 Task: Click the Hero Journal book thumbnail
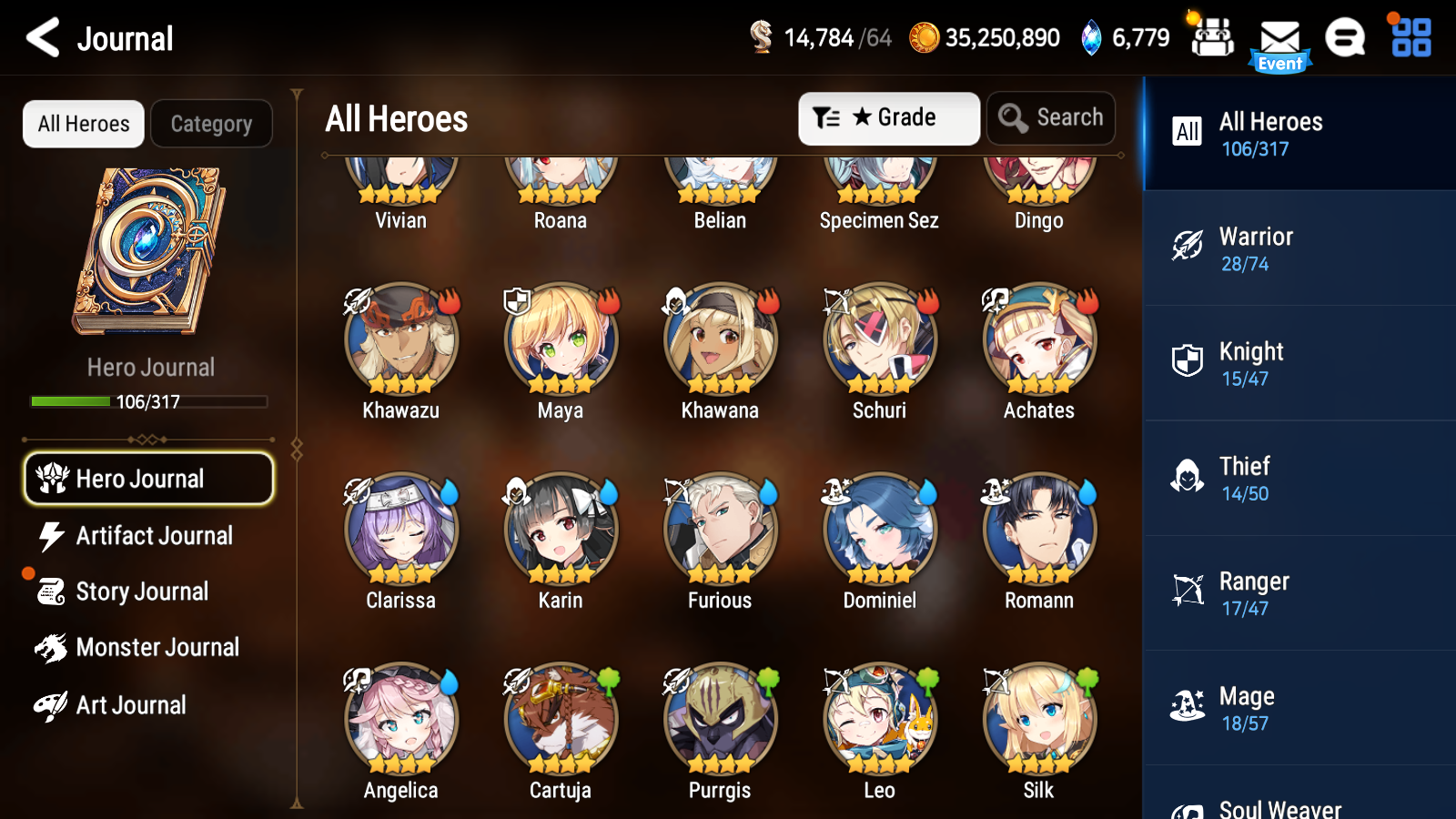click(x=150, y=250)
